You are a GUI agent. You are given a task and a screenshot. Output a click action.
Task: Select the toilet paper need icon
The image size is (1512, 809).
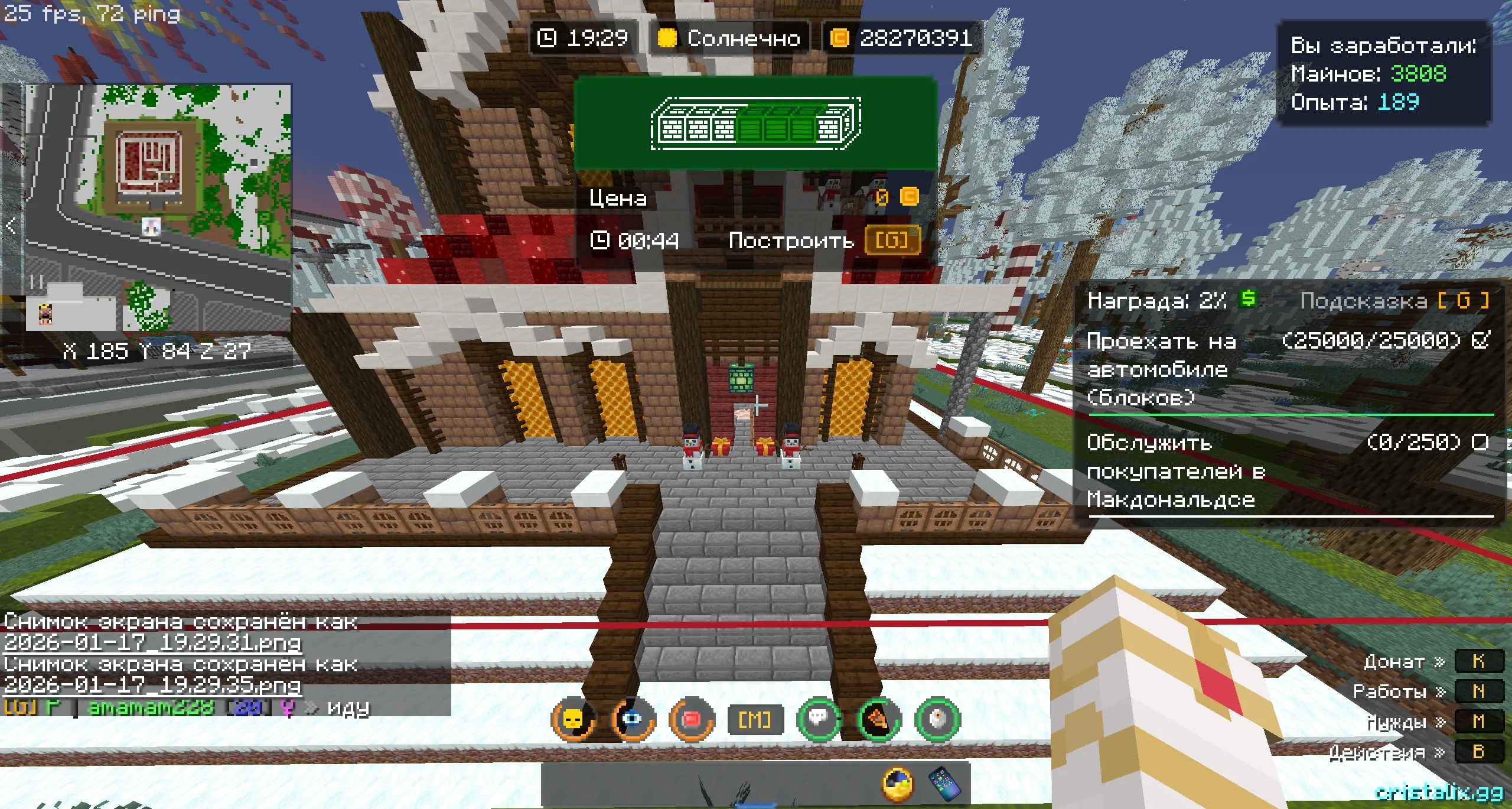pyautogui.click(x=938, y=719)
